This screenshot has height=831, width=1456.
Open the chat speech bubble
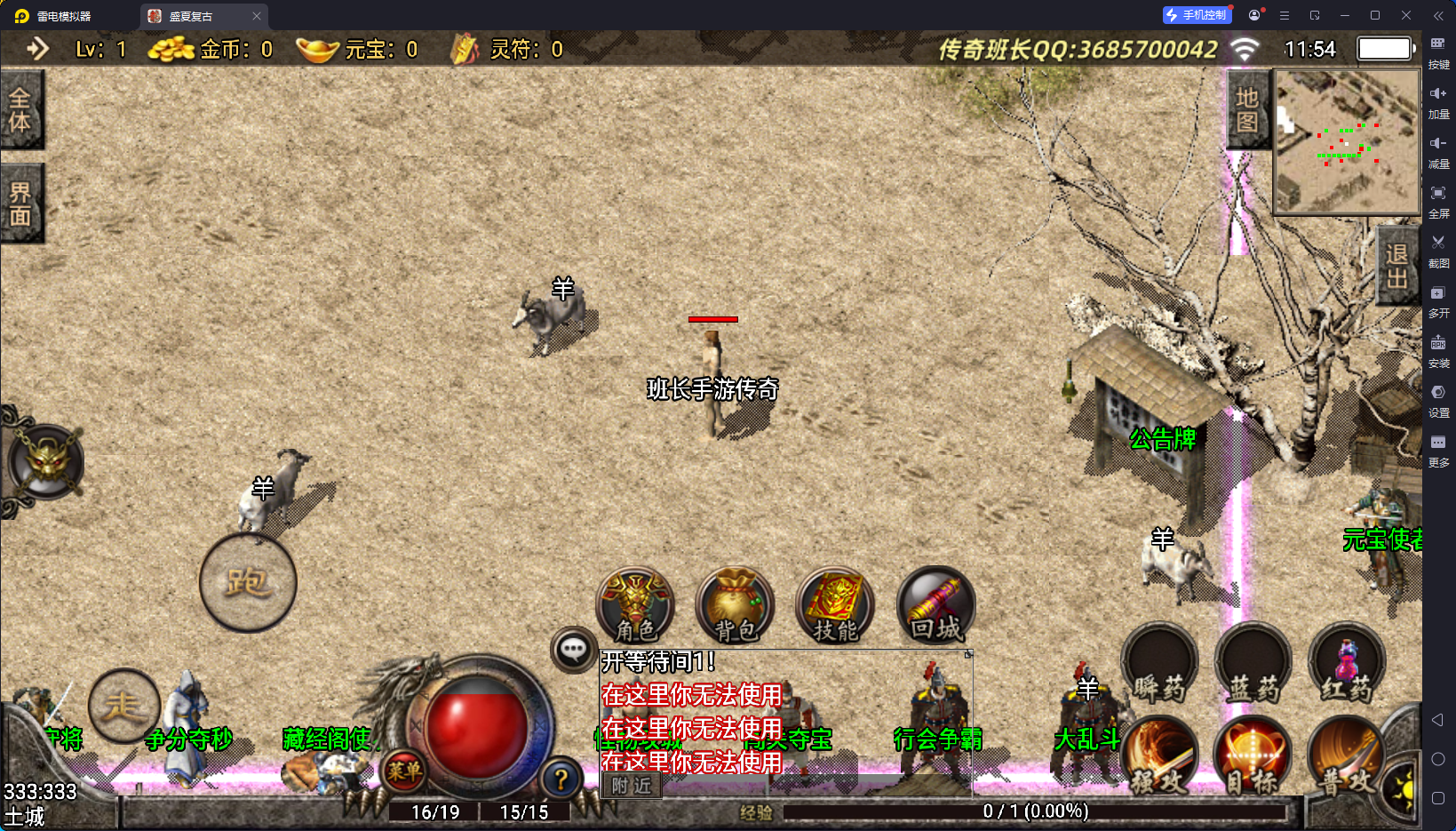coord(573,650)
